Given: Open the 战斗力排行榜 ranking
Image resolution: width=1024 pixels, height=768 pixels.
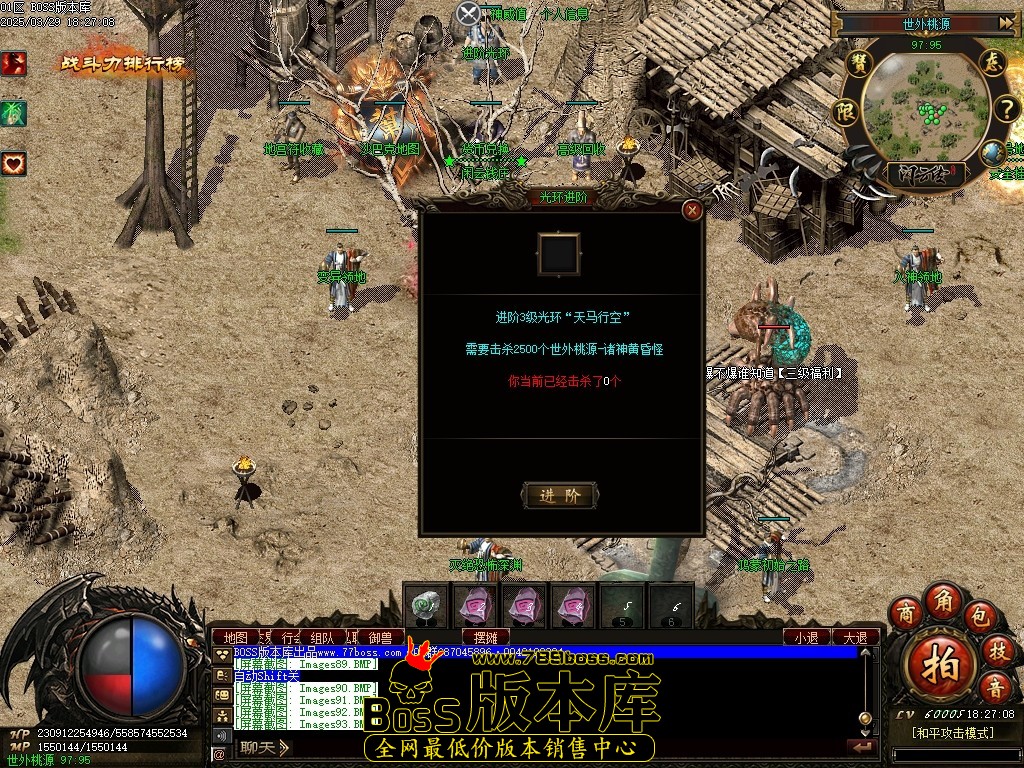Looking at the screenshot, I should click(x=124, y=64).
